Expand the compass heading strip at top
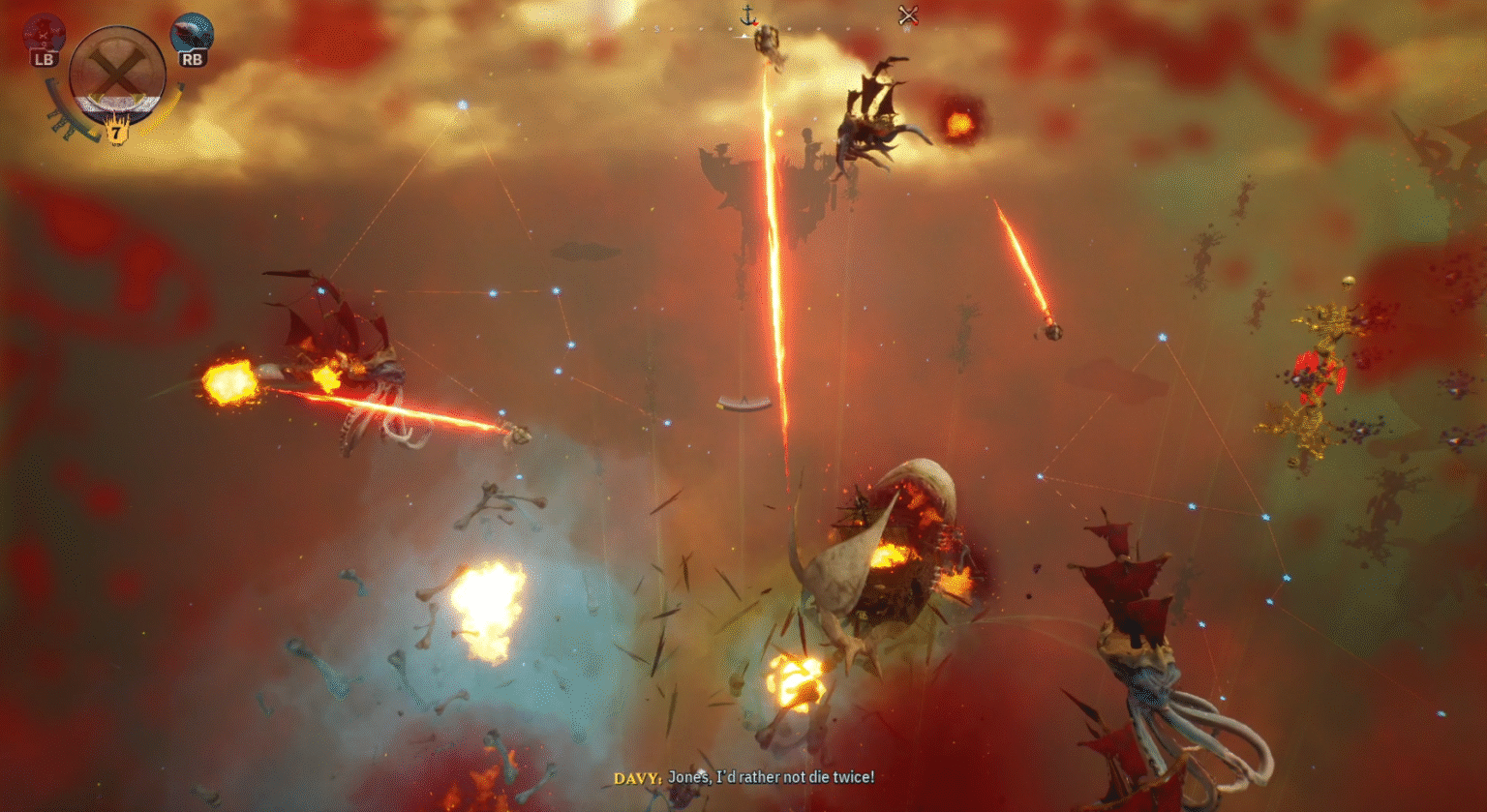The width and height of the screenshot is (1487, 812). click(743, 29)
